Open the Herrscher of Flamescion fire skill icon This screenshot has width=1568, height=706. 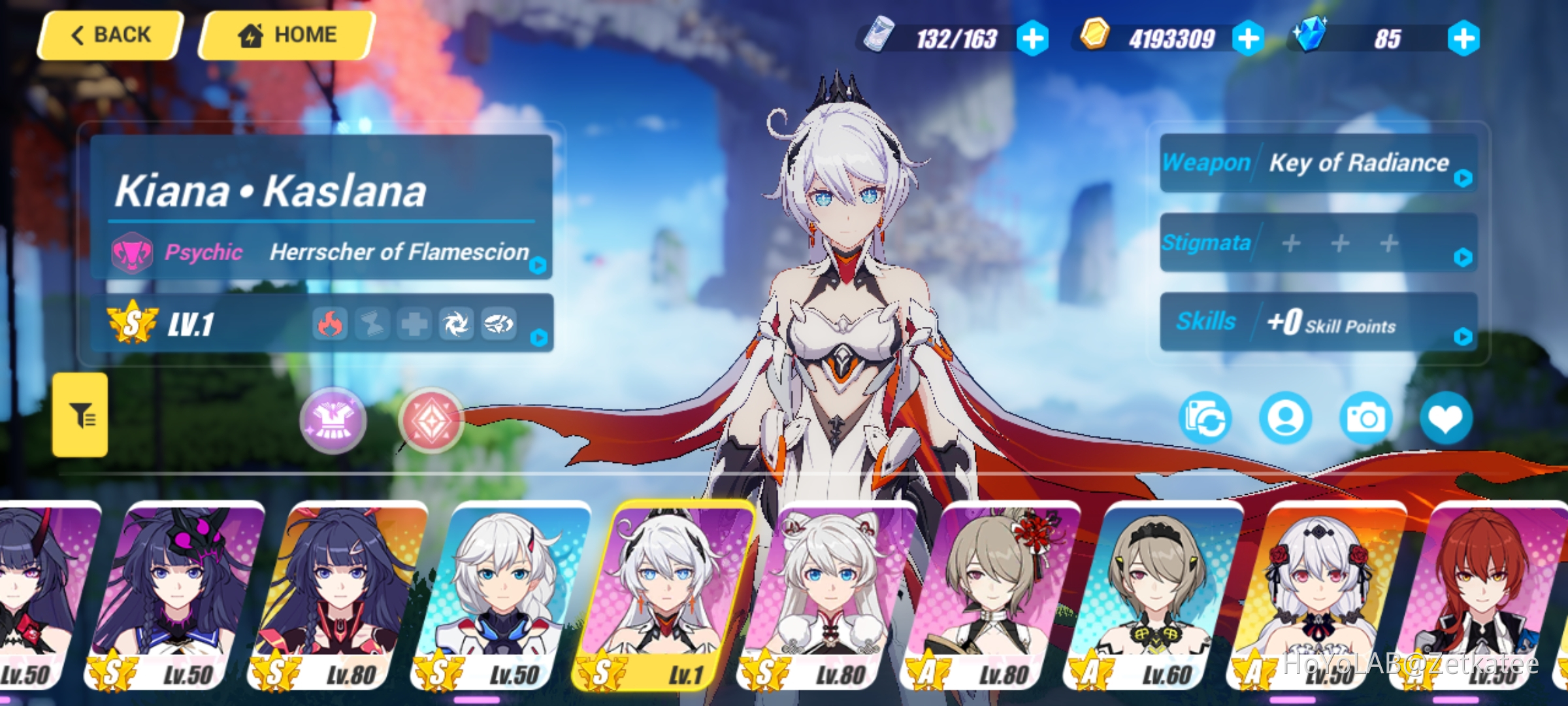coord(332,324)
